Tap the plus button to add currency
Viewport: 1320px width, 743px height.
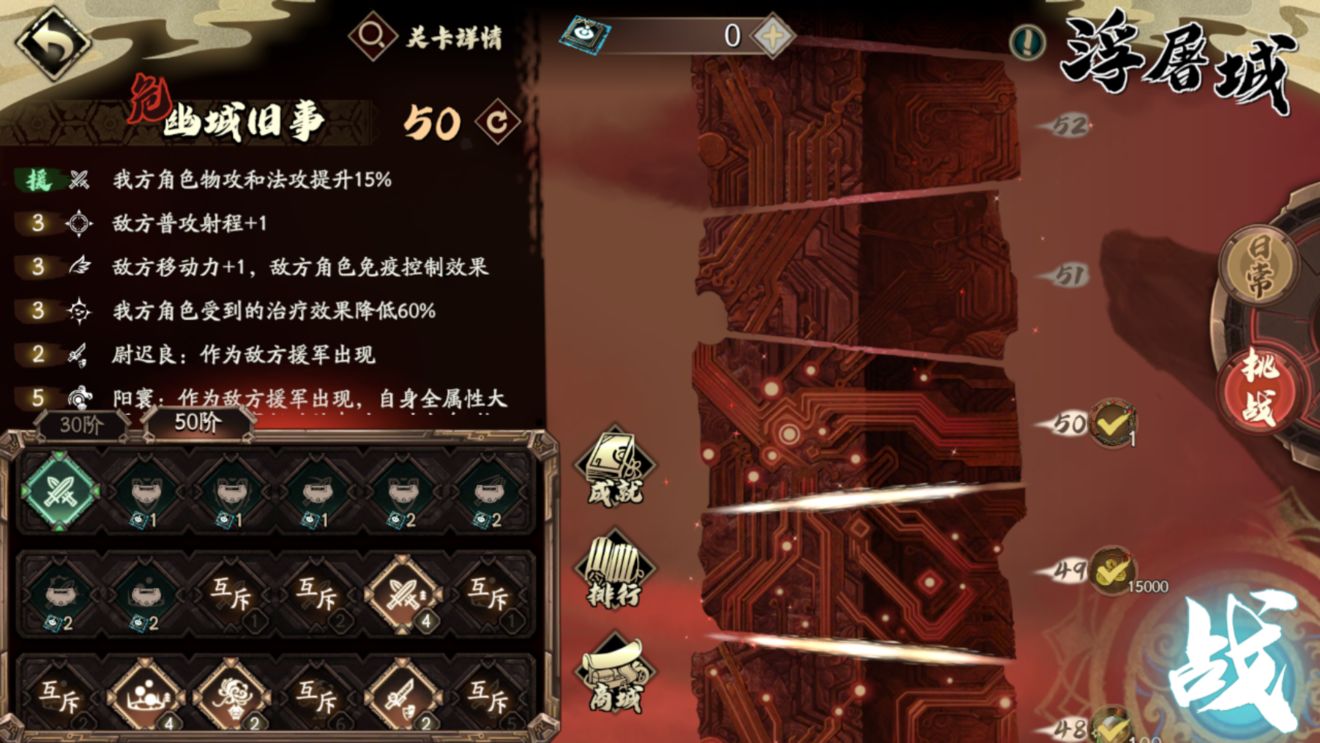[771, 36]
